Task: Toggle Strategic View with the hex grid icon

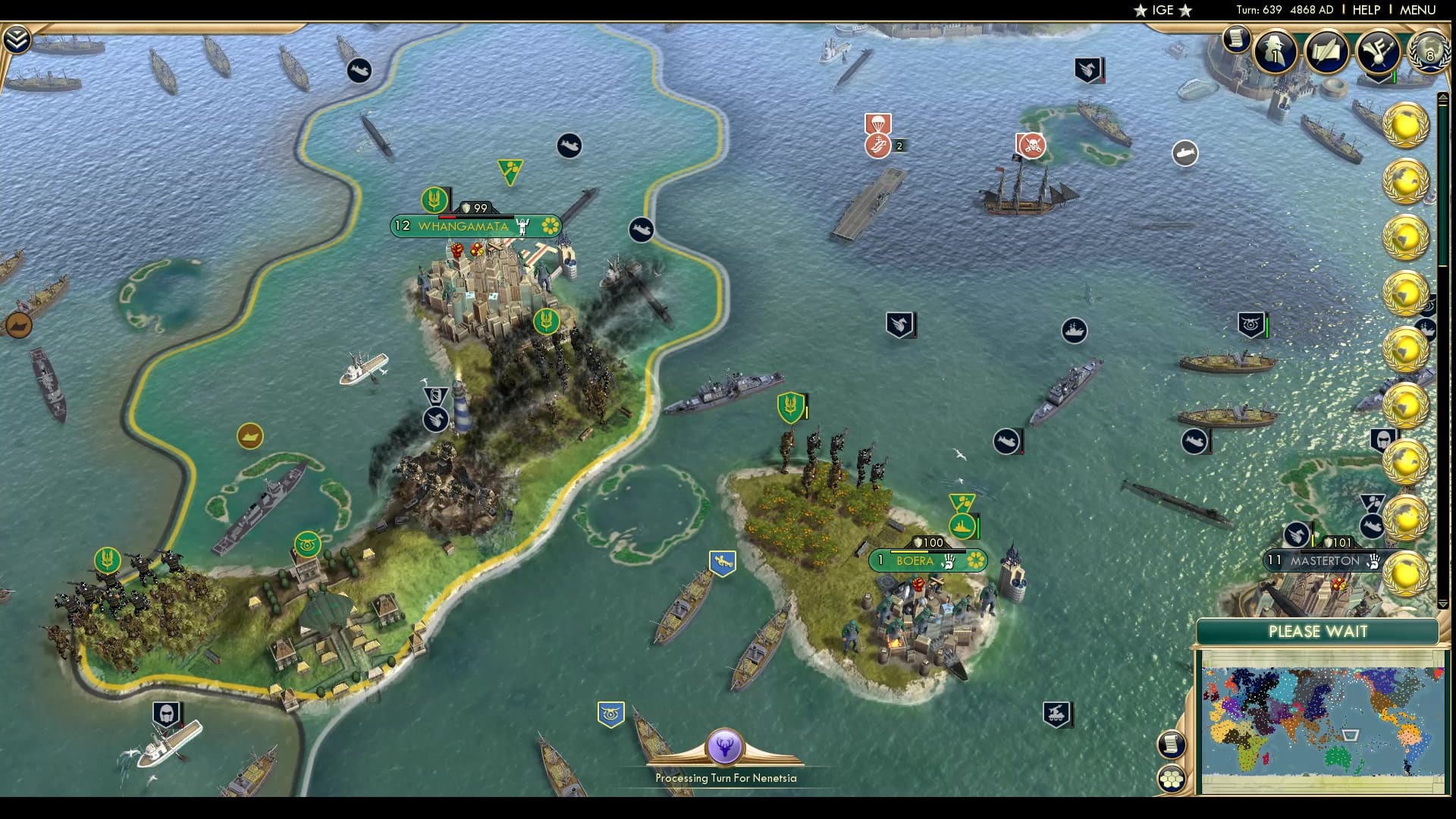Action: click(1170, 777)
